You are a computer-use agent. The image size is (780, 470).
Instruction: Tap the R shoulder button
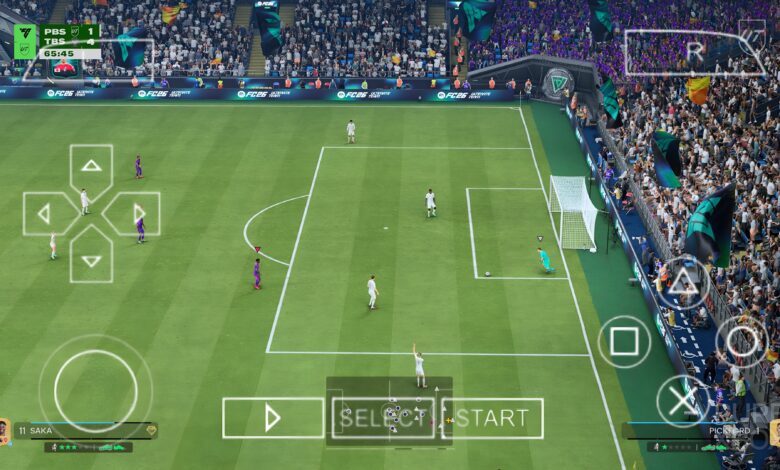[694, 53]
